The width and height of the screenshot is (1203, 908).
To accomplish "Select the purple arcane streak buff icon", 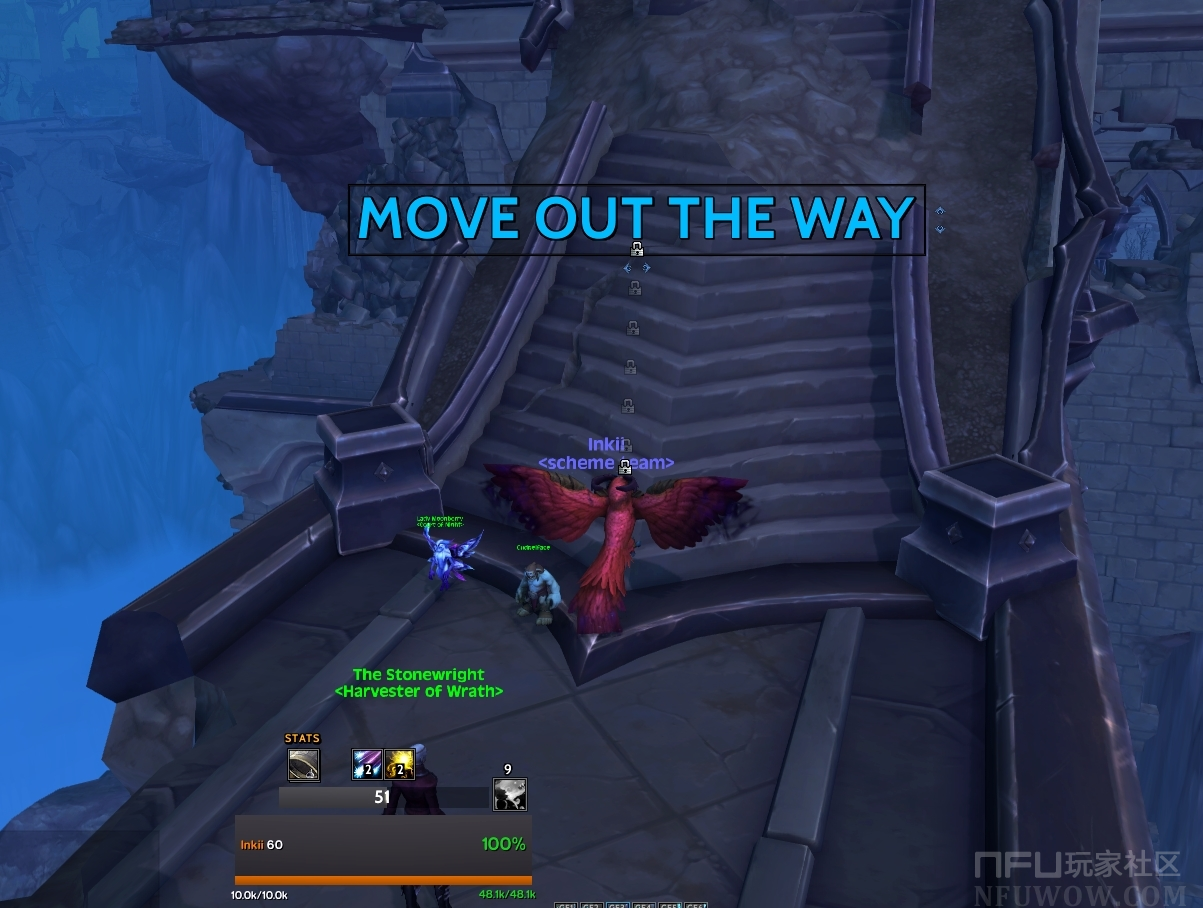I will (367, 765).
